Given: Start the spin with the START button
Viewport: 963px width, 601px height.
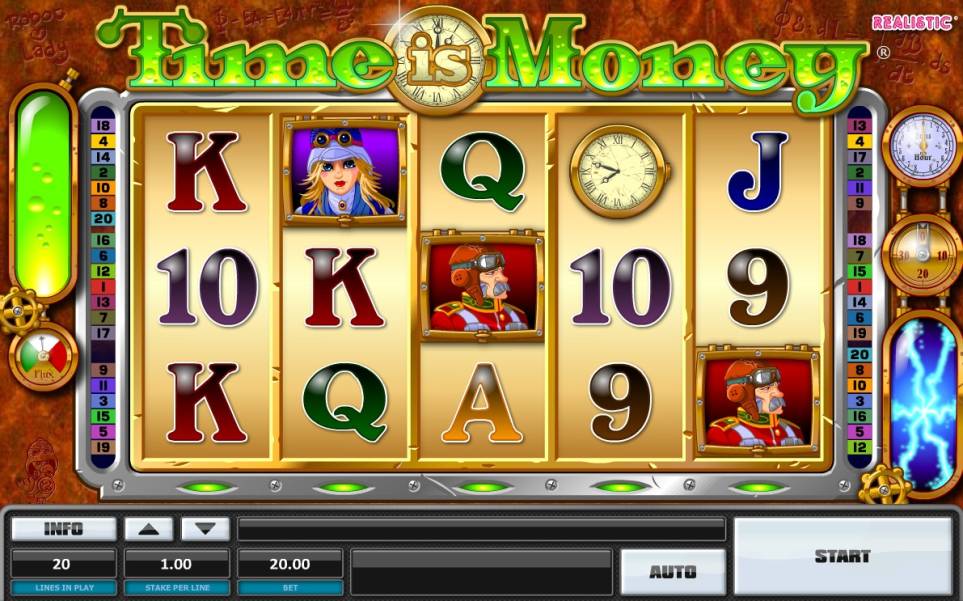Looking at the screenshot, I should pyautogui.click(x=842, y=556).
